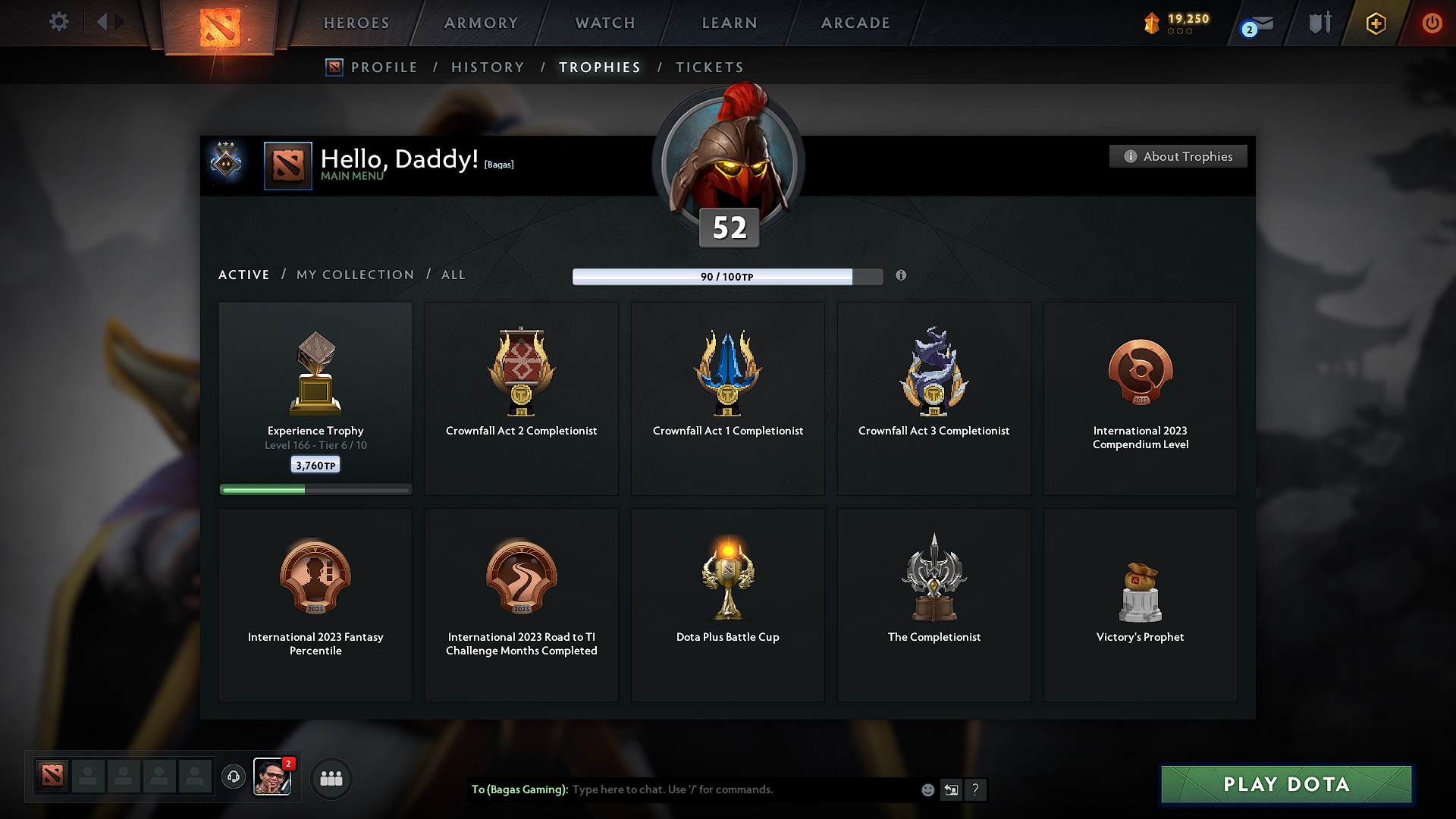Click the power button to exit Dota
The height and width of the screenshot is (819, 1456).
coord(1432,23)
